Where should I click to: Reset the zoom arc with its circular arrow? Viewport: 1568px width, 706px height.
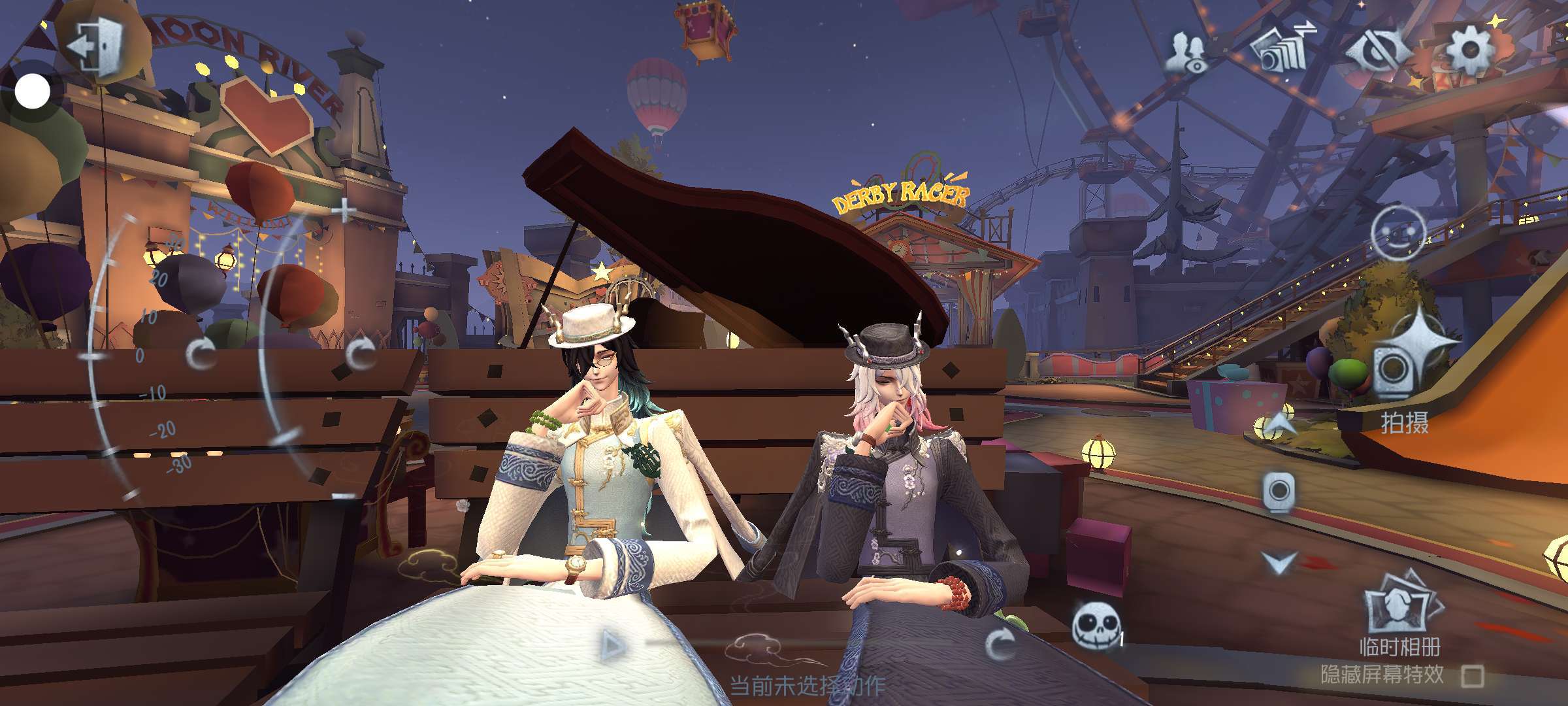click(360, 354)
